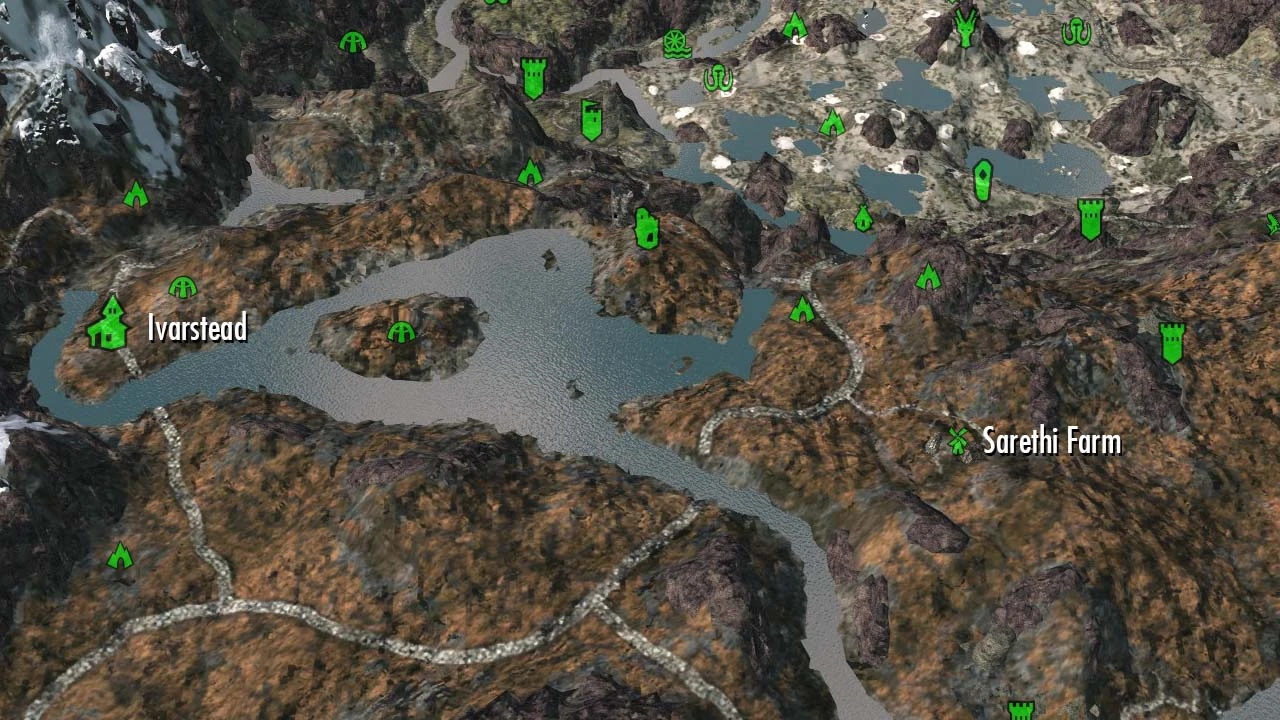Select the camp marker on the lake island
Screen dimensions: 1280x720
click(x=400, y=334)
